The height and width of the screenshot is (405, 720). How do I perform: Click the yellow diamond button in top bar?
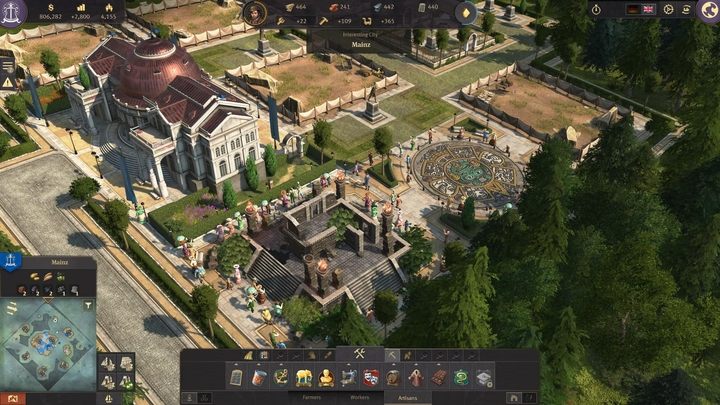[x=466, y=13]
